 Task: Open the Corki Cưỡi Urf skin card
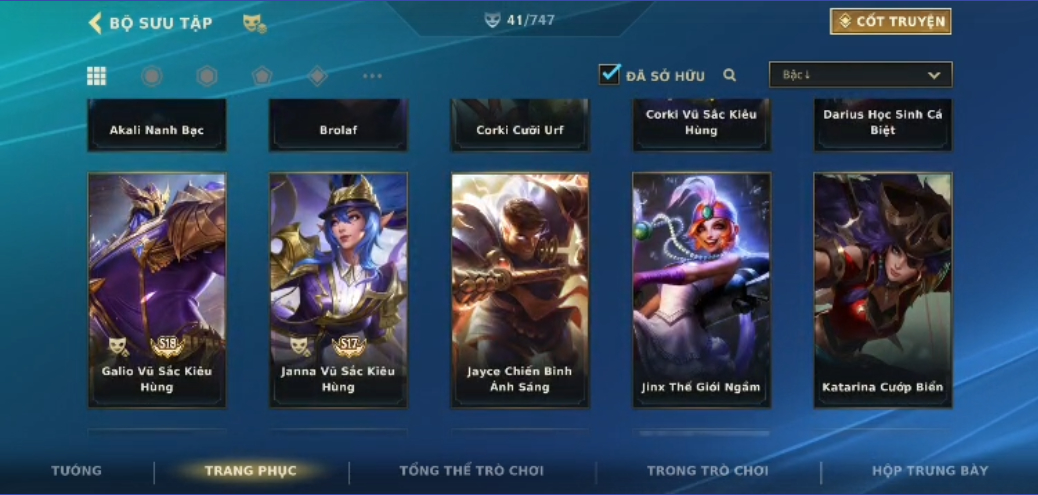coord(520,126)
